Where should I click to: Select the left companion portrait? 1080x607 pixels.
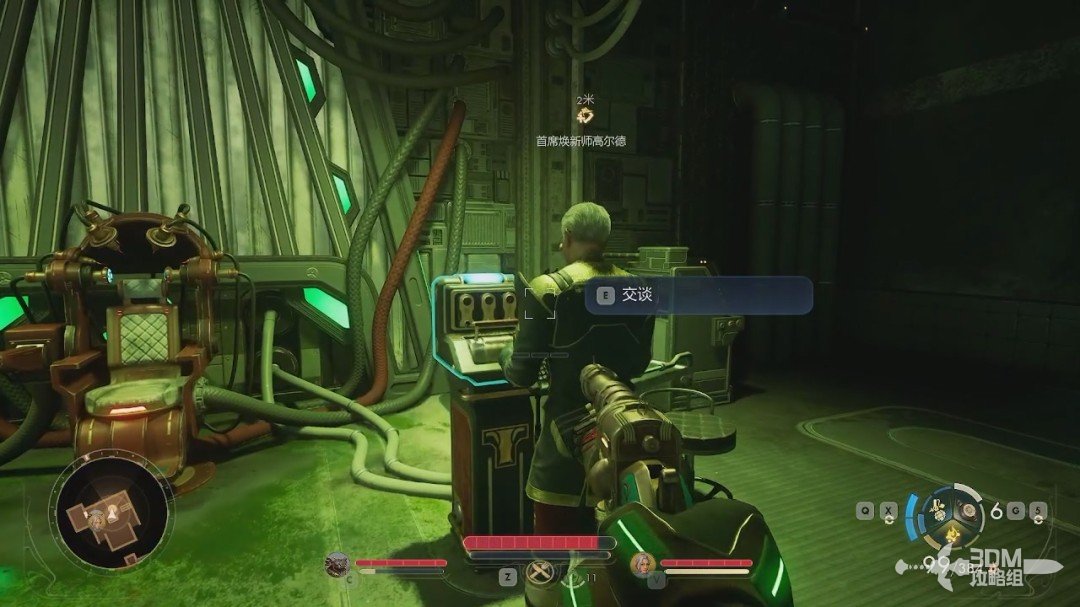(x=337, y=565)
